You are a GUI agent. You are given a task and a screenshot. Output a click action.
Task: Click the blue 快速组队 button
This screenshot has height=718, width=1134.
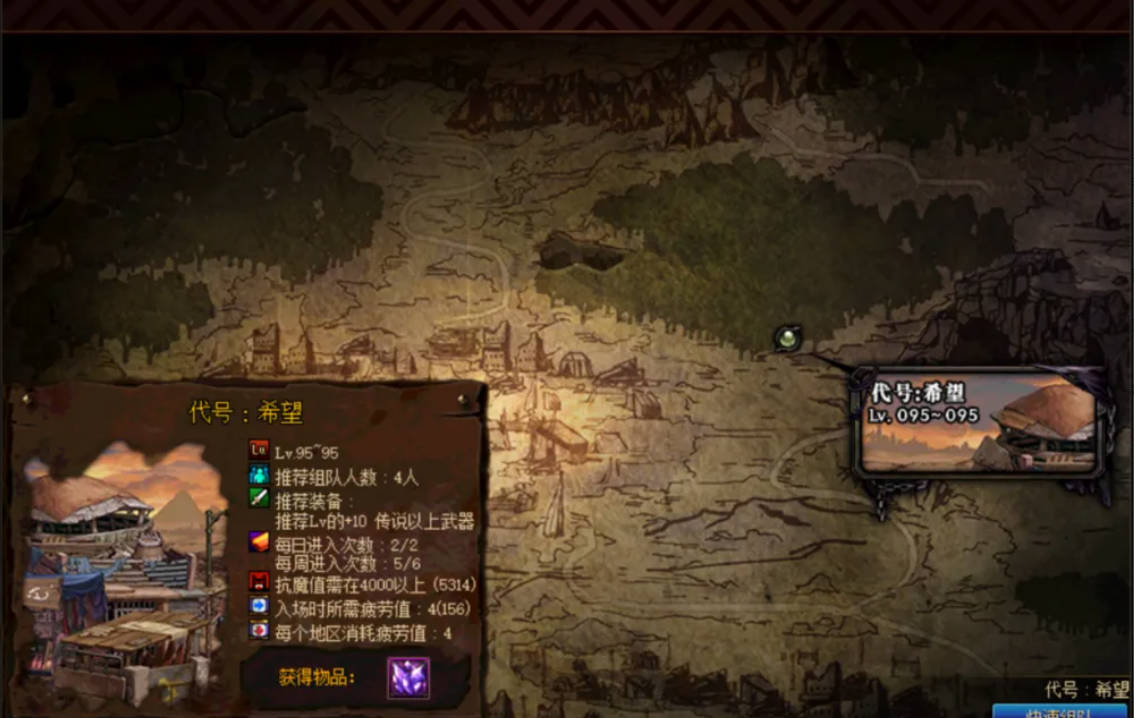coord(1059,711)
